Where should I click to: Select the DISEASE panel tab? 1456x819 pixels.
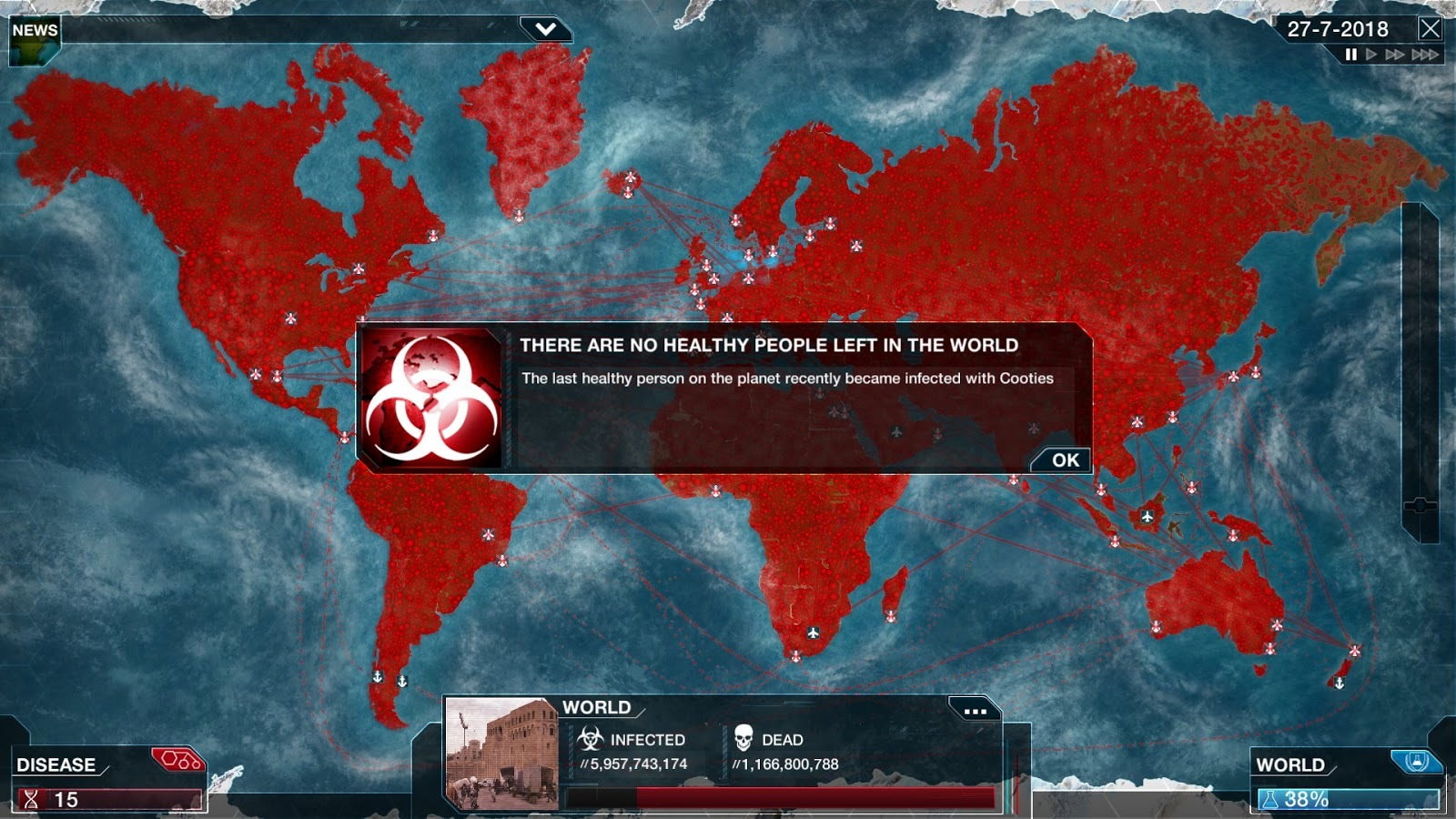(55, 764)
